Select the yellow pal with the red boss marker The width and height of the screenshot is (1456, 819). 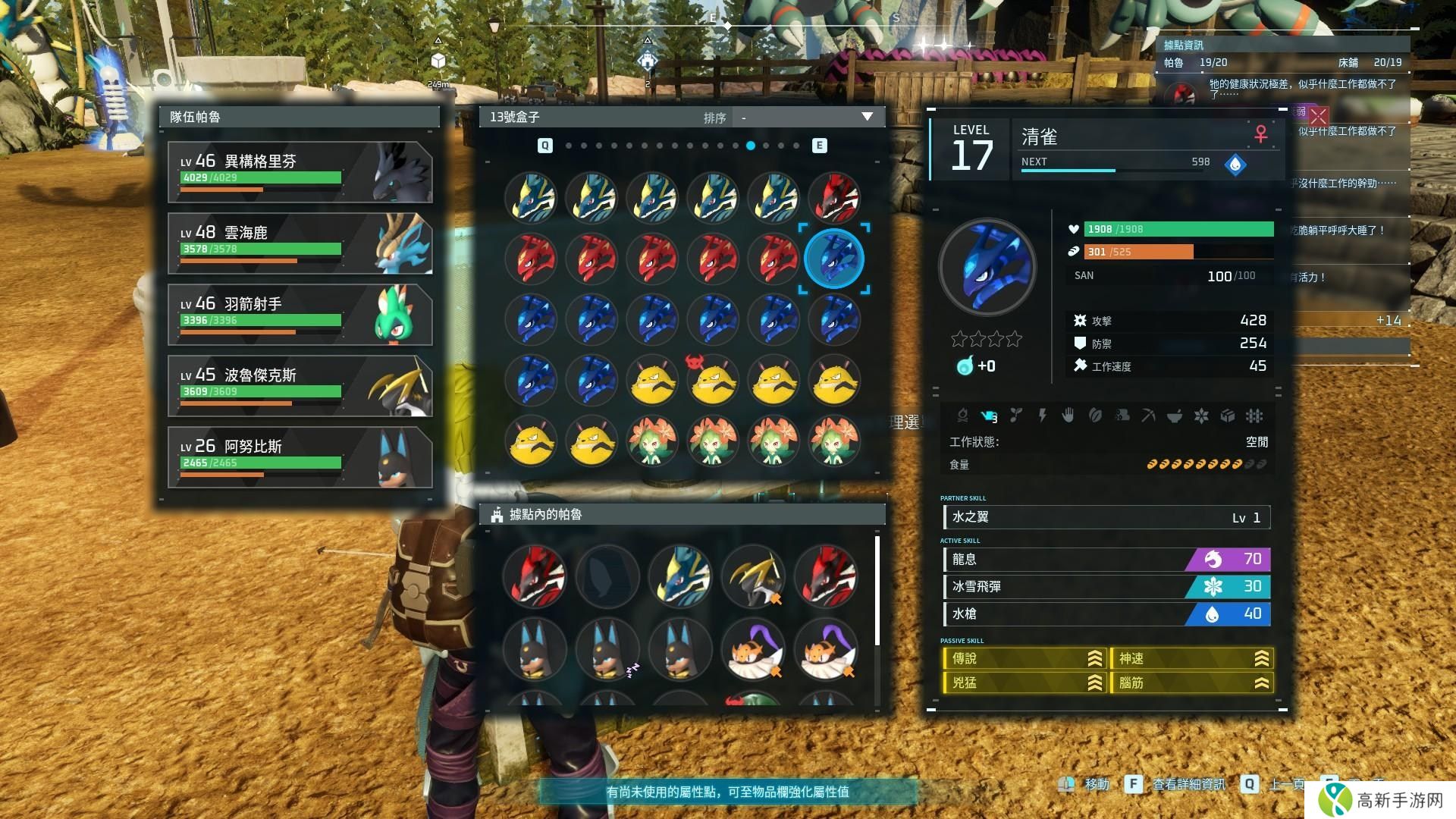(713, 381)
